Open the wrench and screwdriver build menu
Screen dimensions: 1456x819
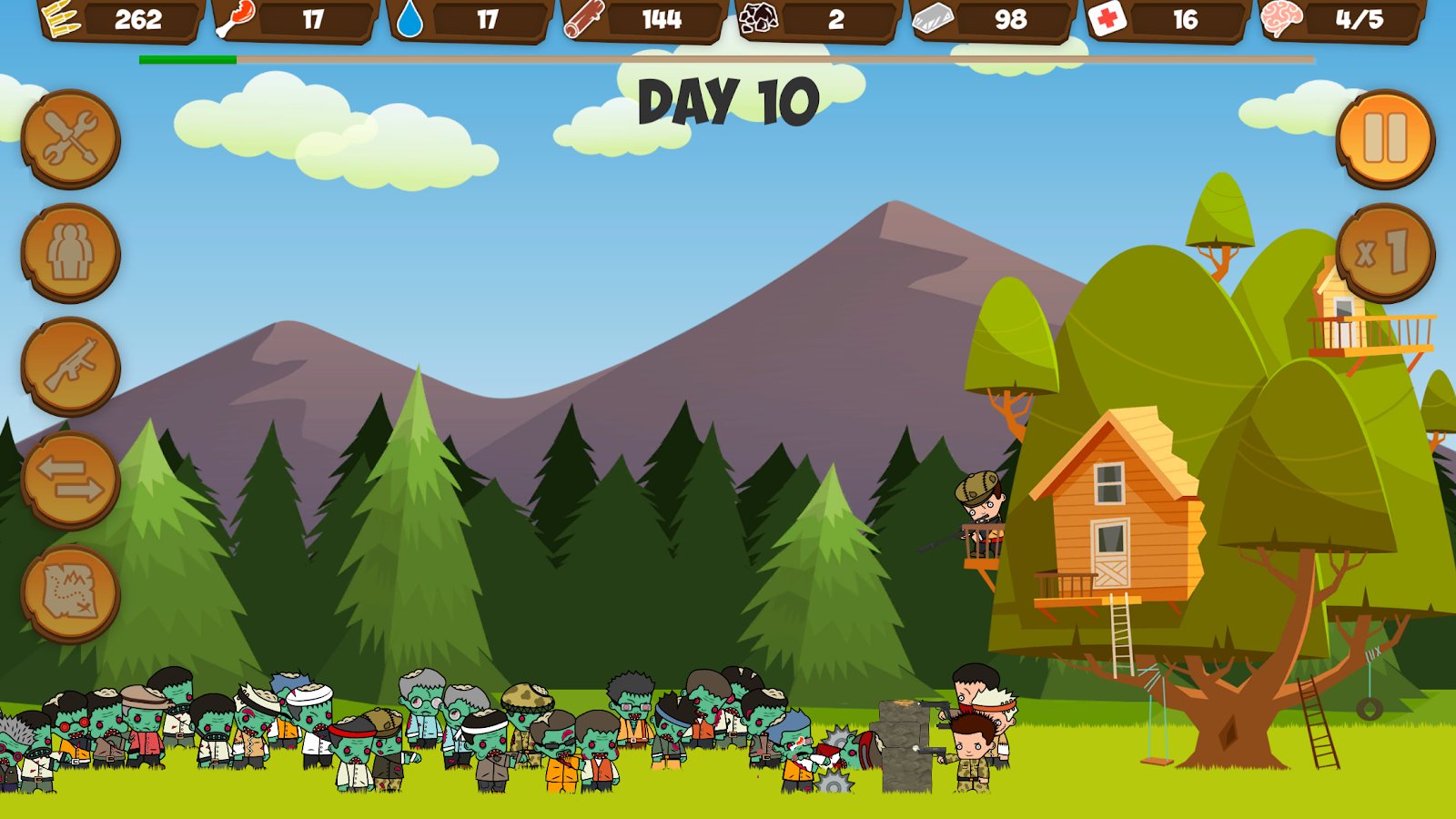[70, 138]
